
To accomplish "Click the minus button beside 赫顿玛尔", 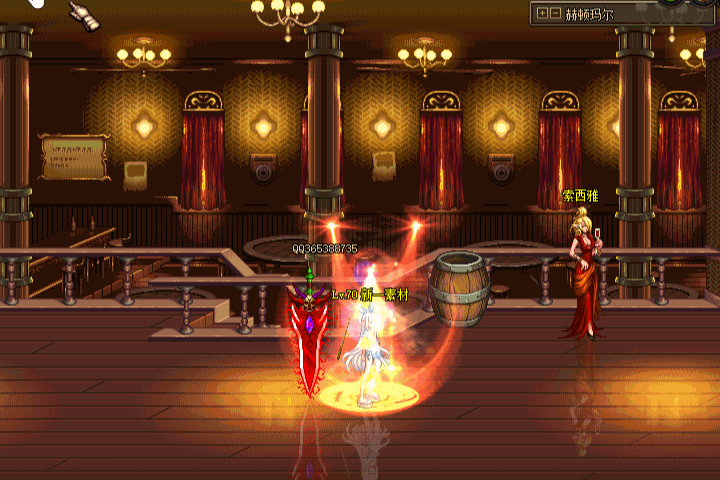I will pyautogui.click(x=555, y=13).
